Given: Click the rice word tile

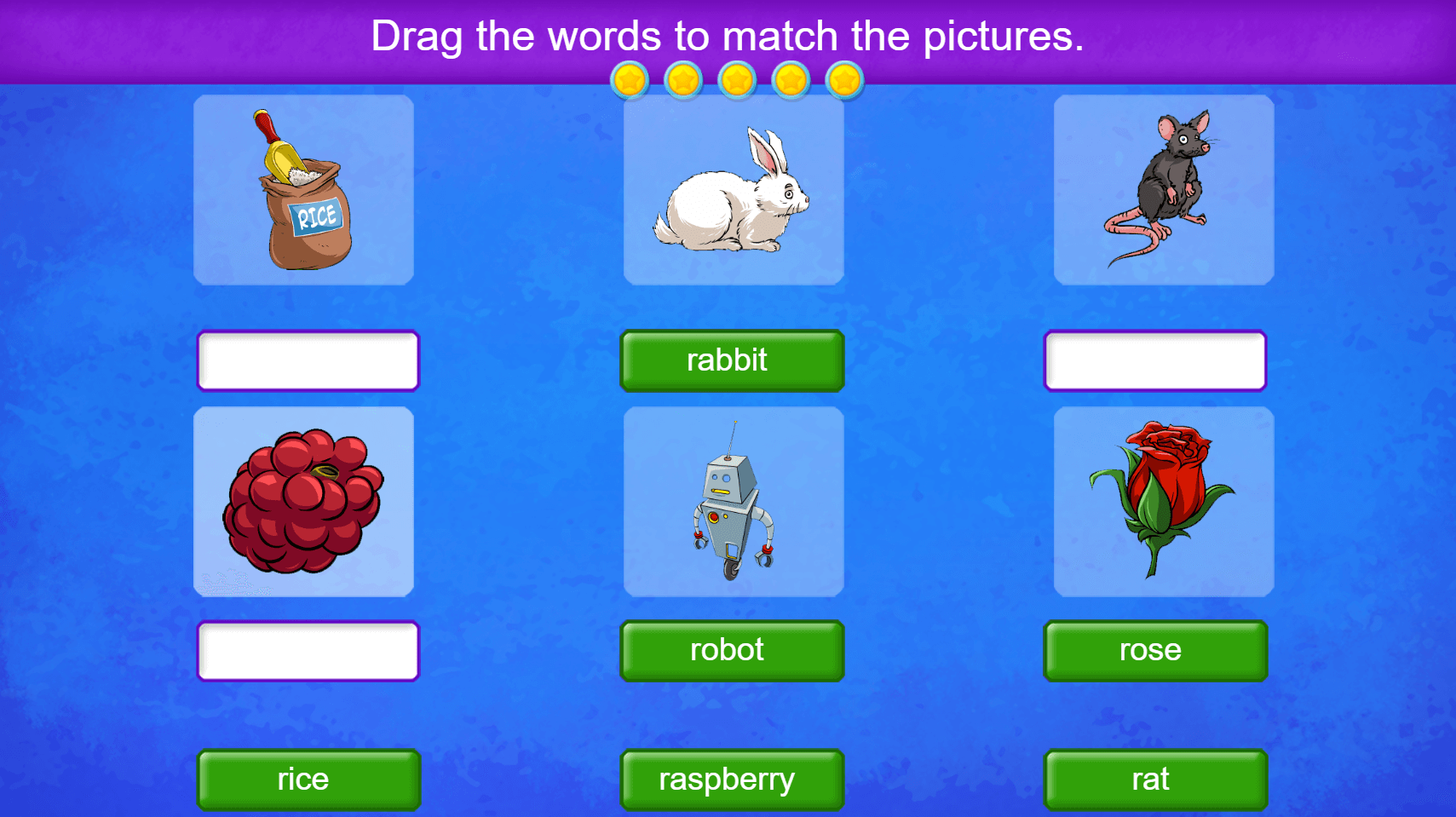Looking at the screenshot, I should tap(308, 778).
